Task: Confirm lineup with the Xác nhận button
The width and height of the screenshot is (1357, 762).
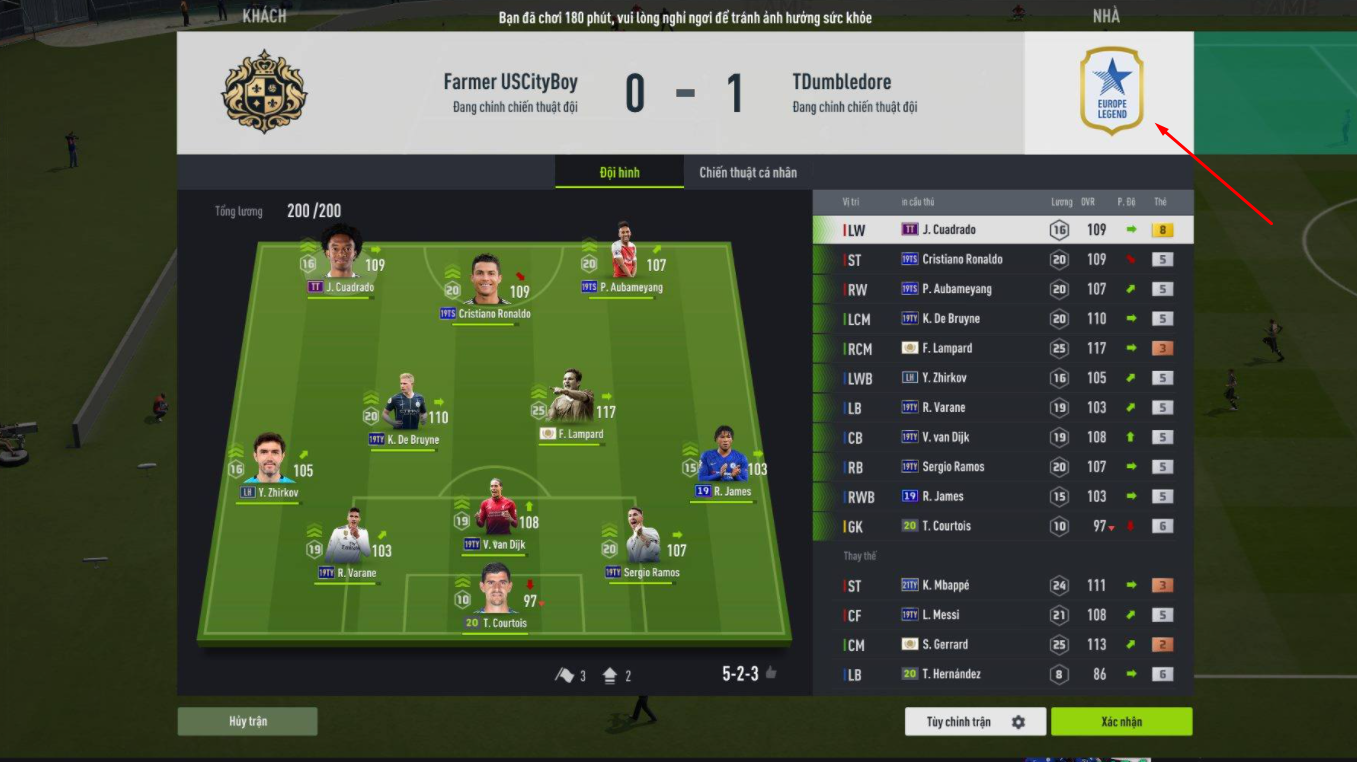Action: point(1121,722)
